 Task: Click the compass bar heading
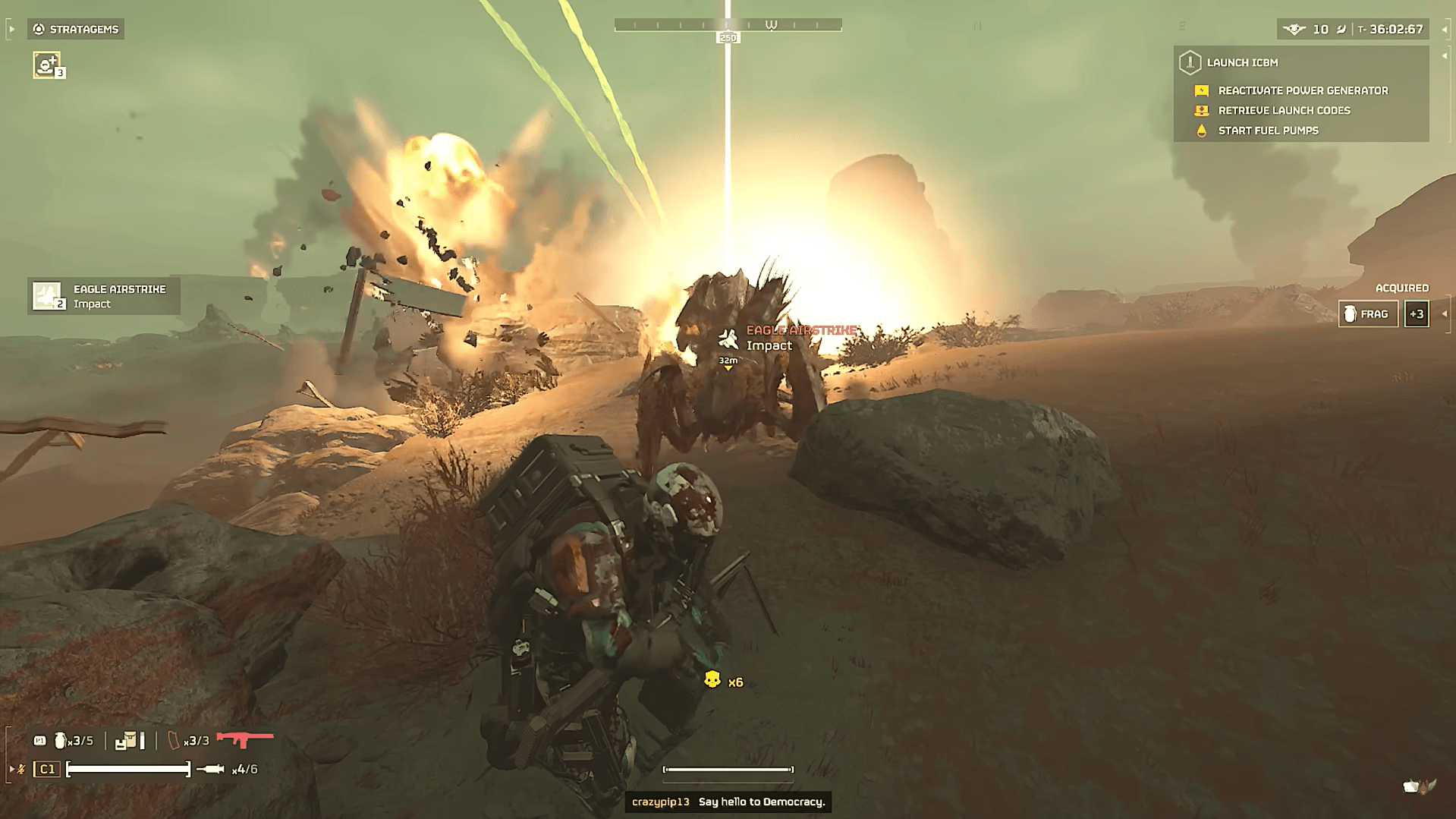click(x=728, y=26)
